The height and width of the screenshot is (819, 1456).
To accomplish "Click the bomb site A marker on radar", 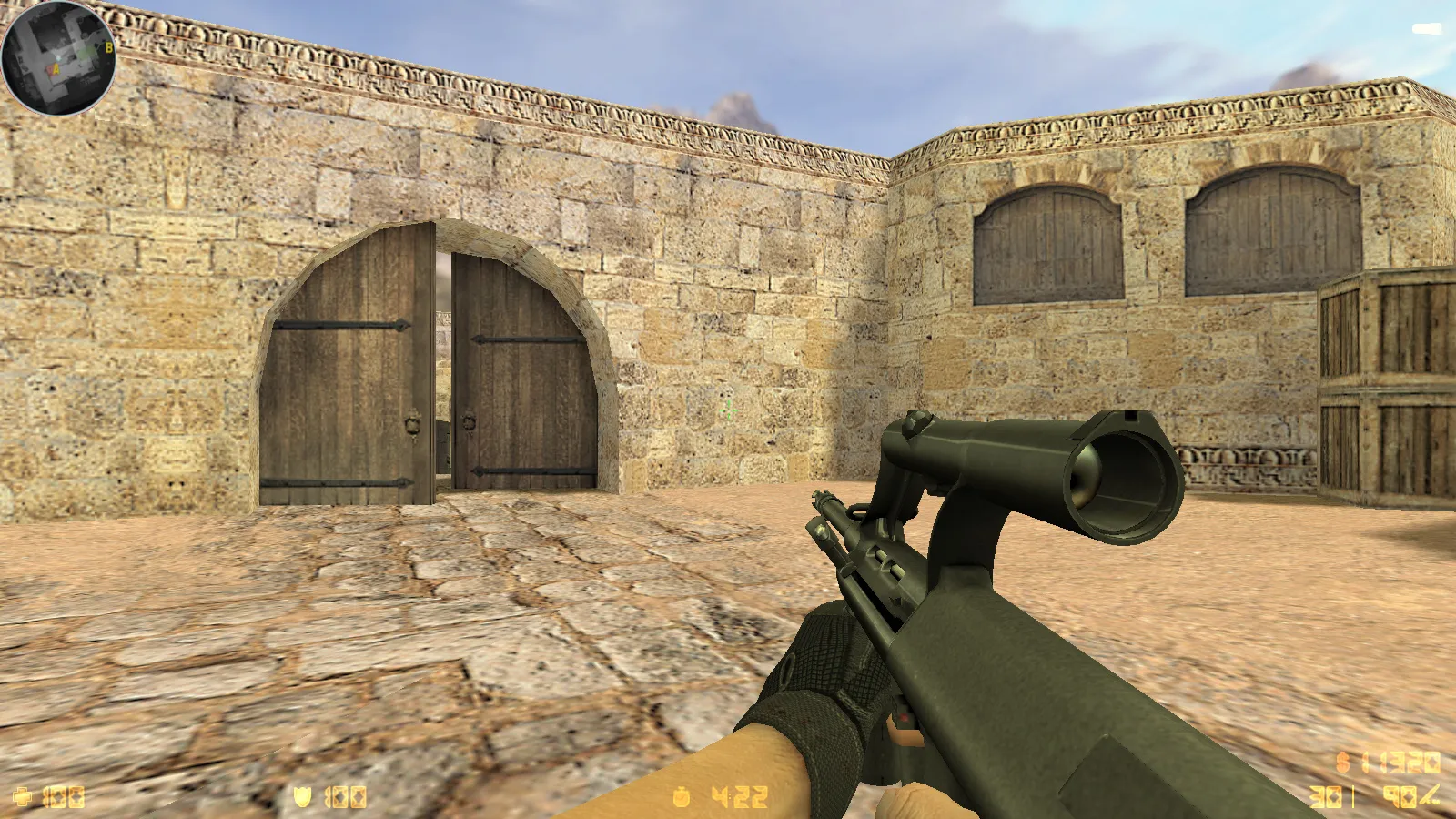I will (x=56, y=68).
